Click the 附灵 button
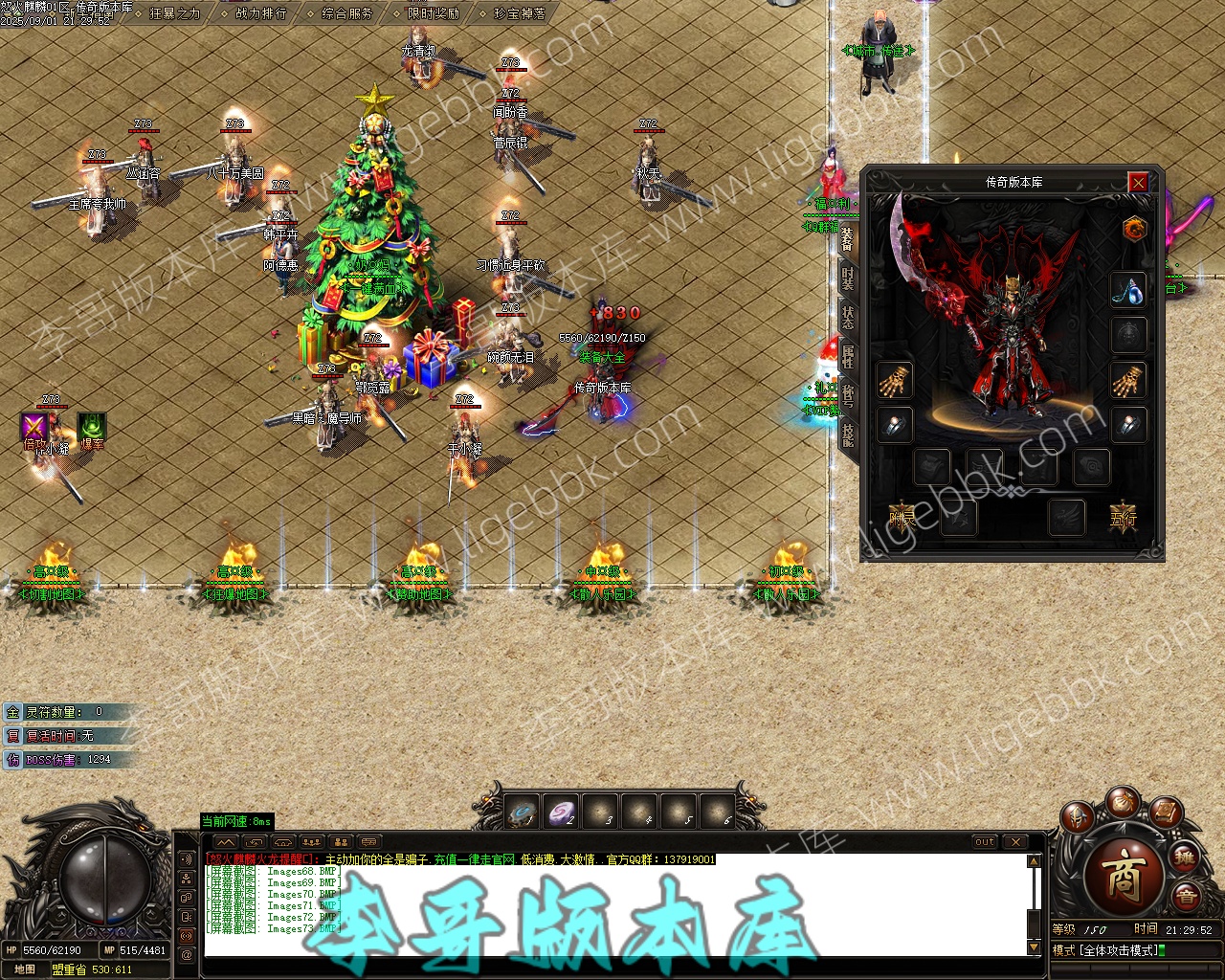Screen dimensions: 1225x980 902,518
